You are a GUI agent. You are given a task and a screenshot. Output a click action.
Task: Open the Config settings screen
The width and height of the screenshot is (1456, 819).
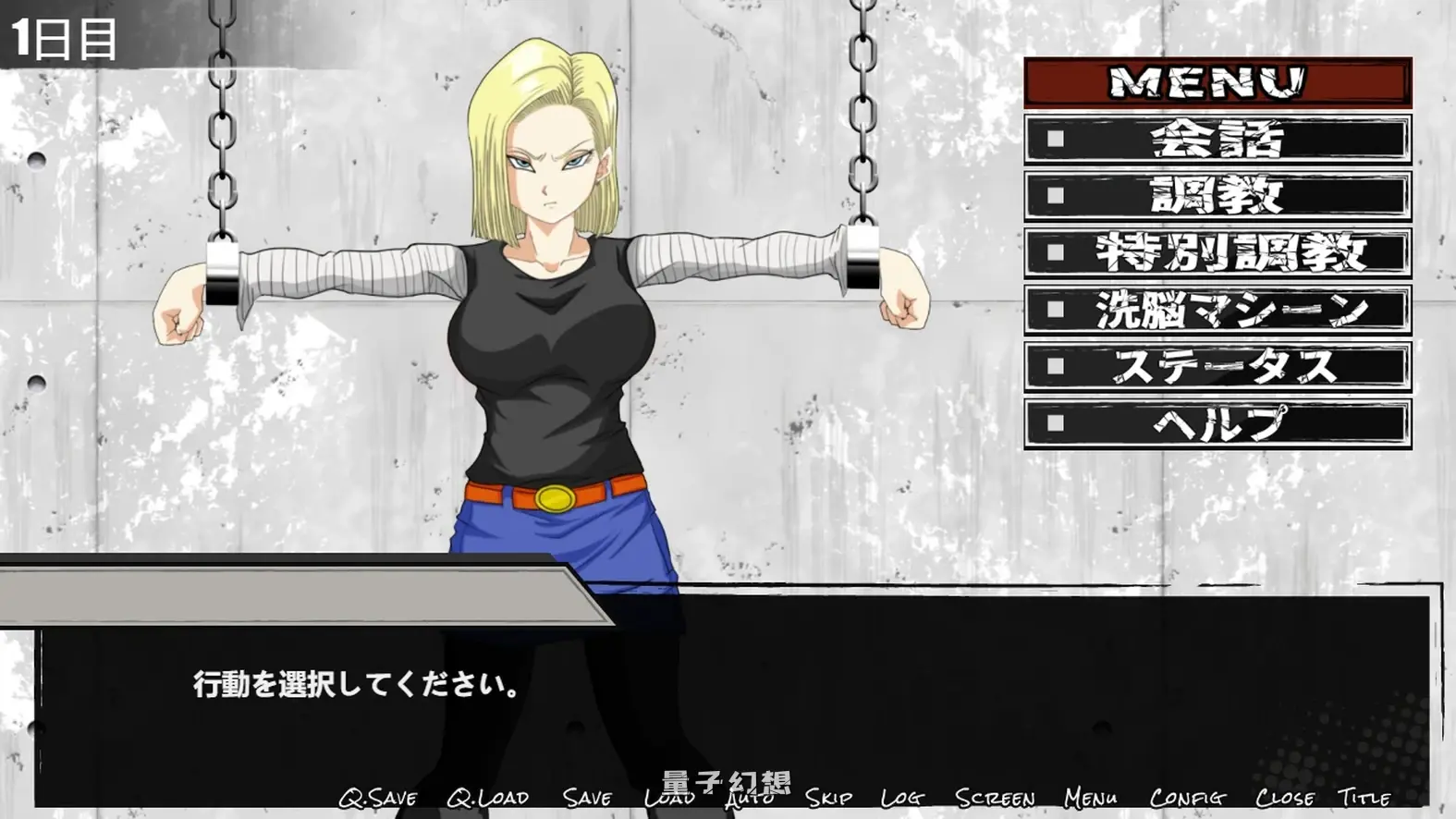point(1189,796)
